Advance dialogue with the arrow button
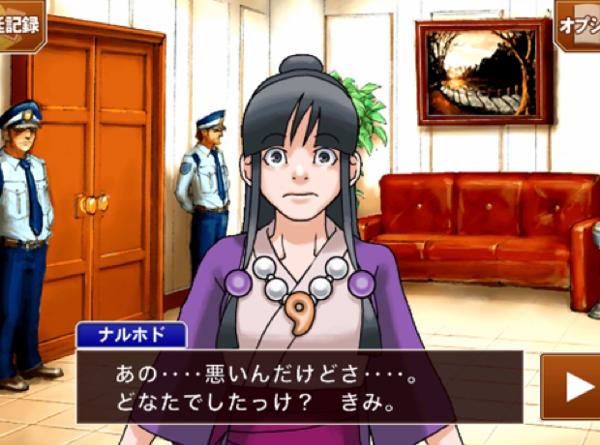600x445 pixels. point(574,387)
